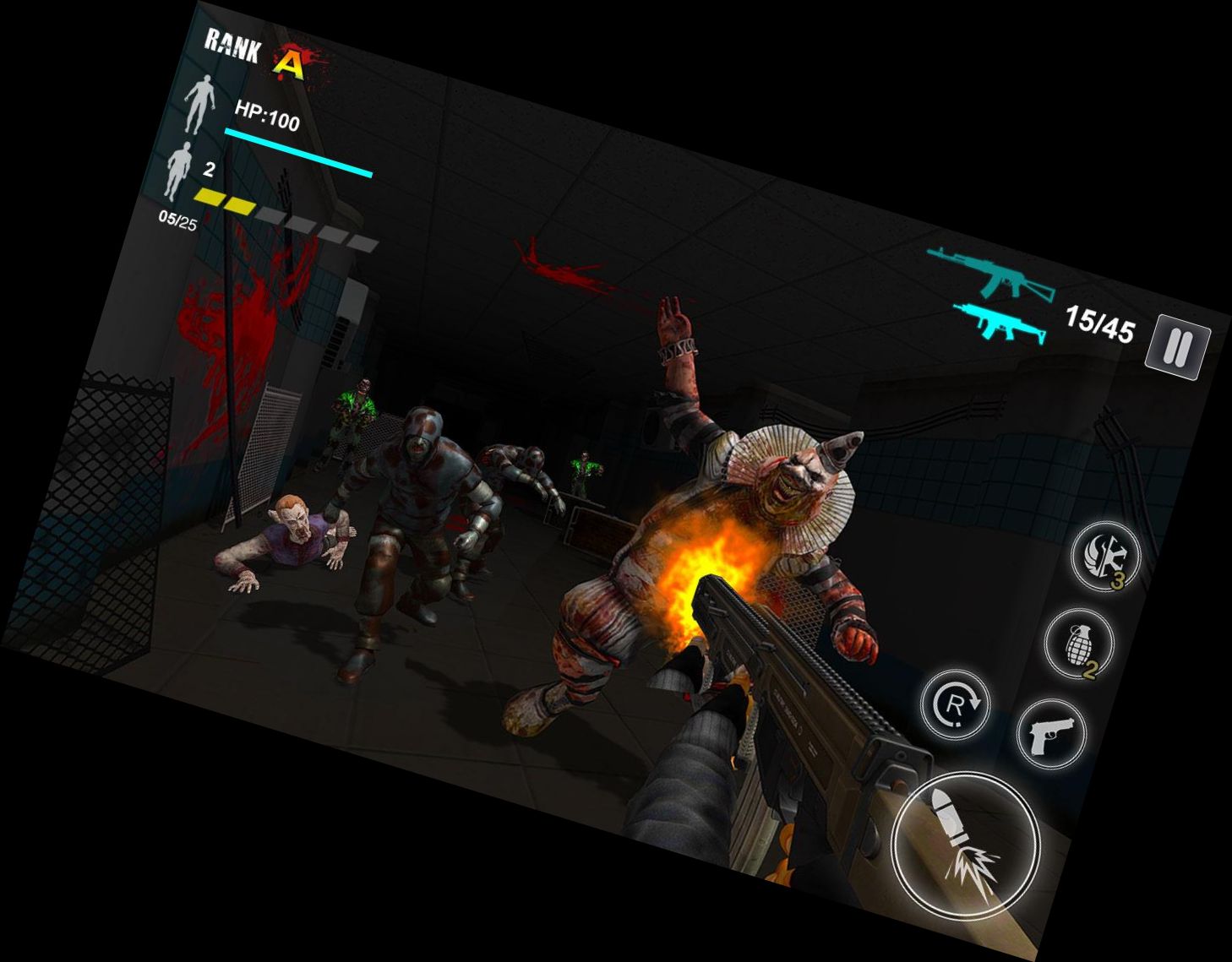Tap the 15/45 ammo counter

coord(1103,325)
